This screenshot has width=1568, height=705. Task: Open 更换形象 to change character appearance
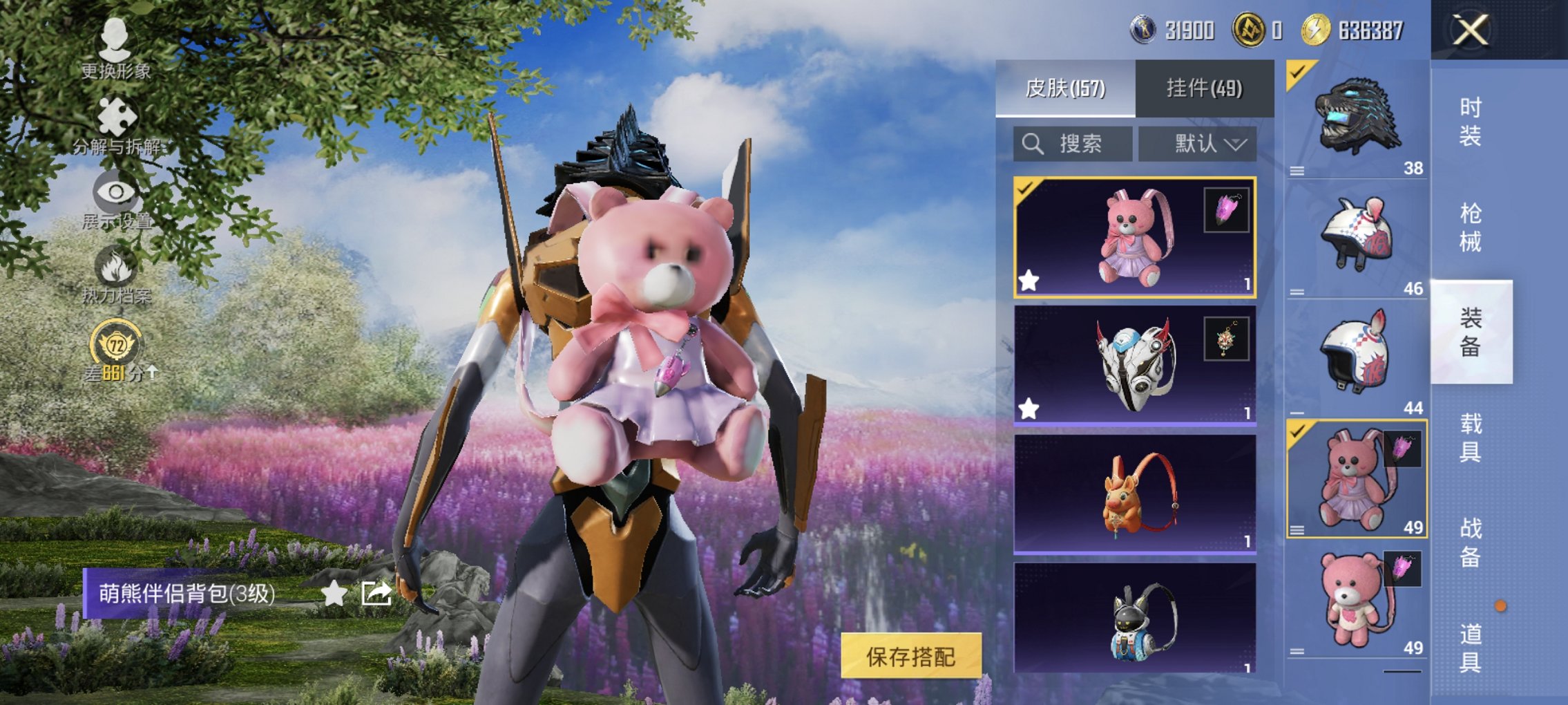pos(114,41)
